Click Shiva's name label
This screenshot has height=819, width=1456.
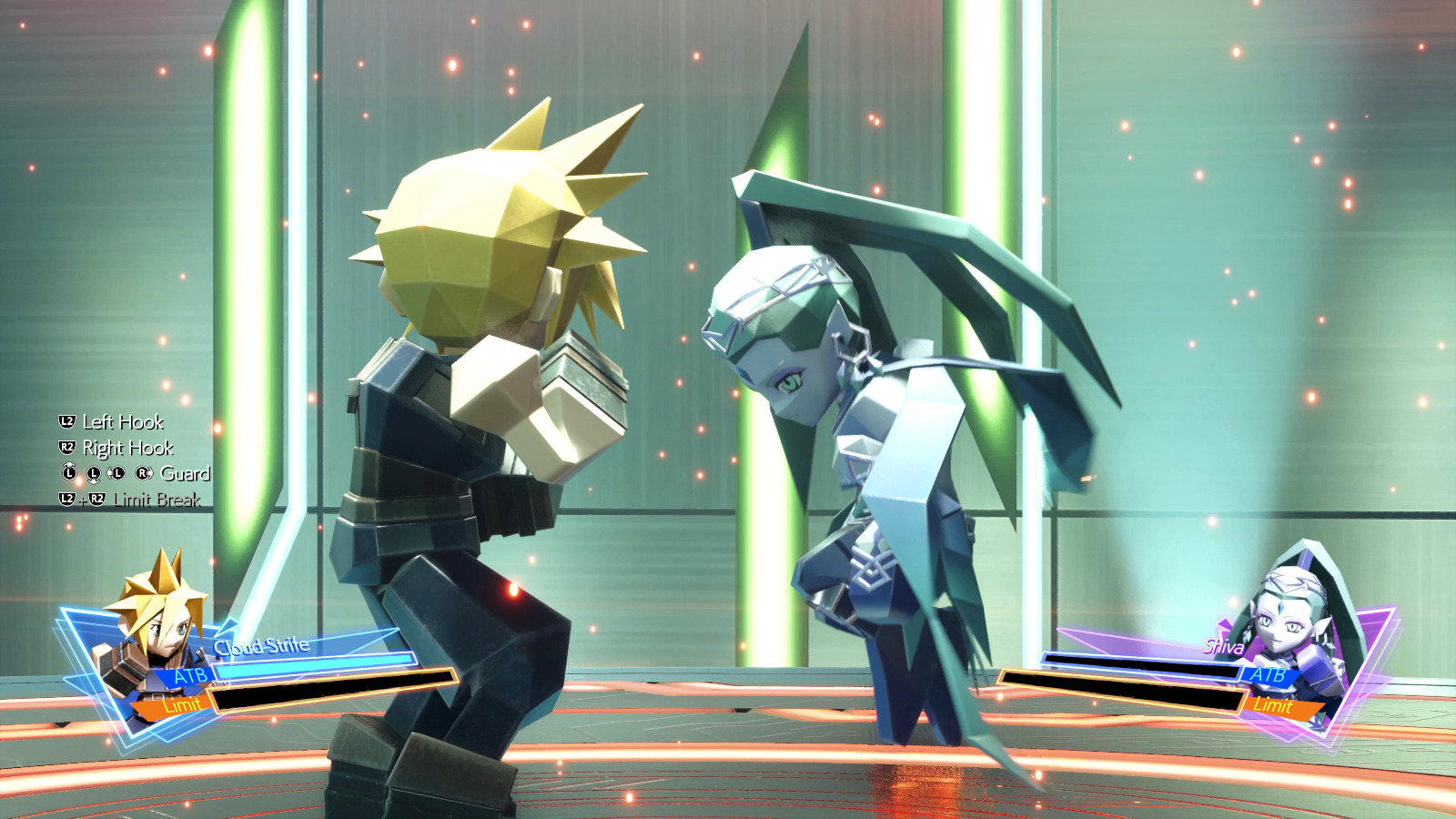tap(1223, 648)
